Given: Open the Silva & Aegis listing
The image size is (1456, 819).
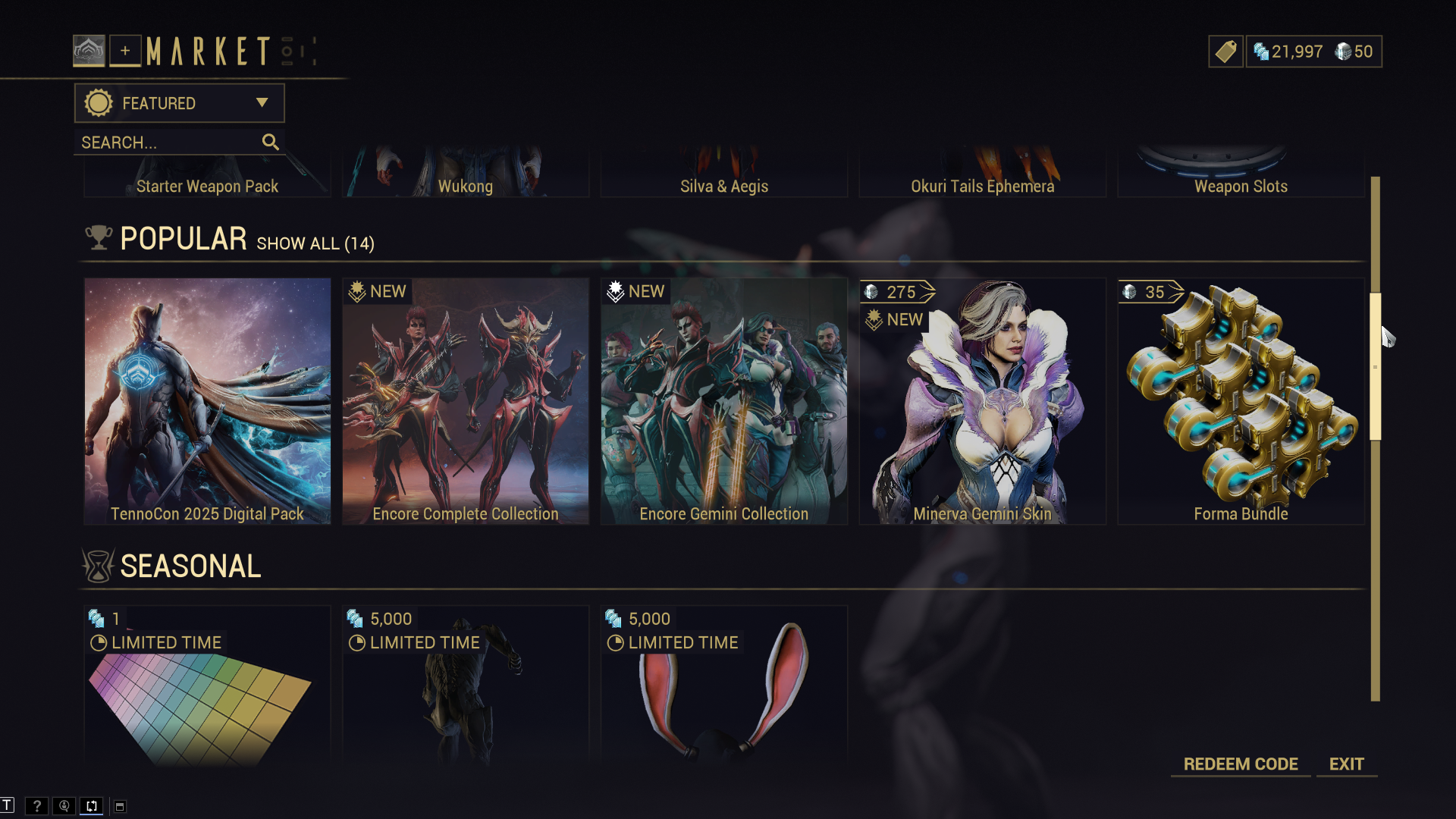Looking at the screenshot, I should (x=723, y=178).
